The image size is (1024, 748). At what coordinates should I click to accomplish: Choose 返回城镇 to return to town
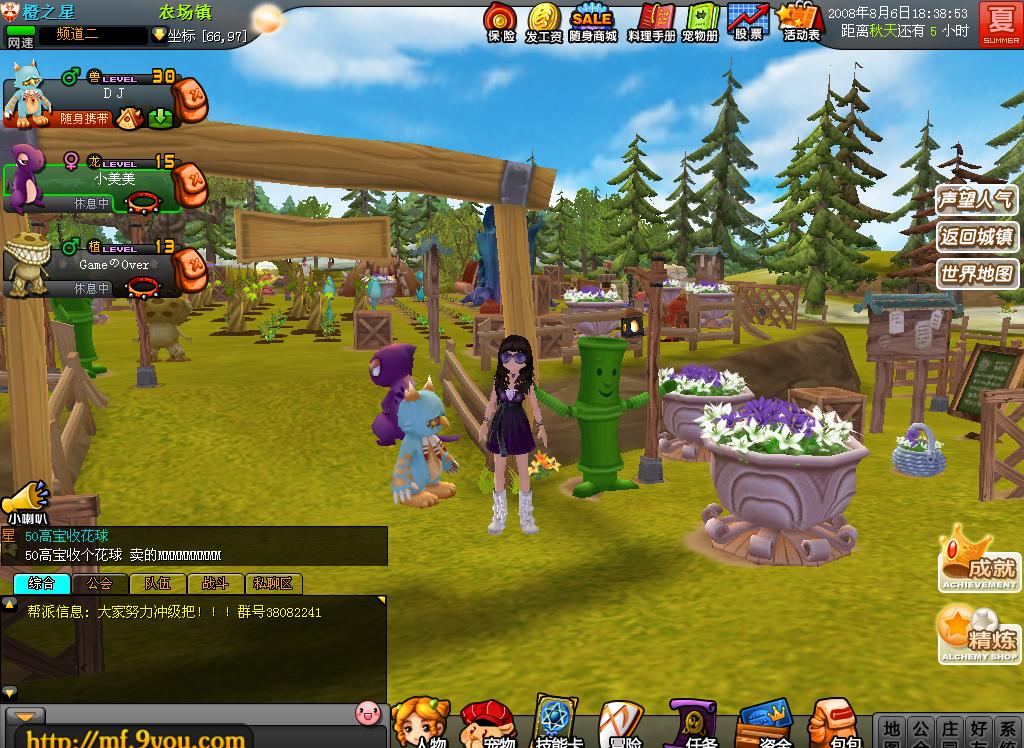click(976, 237)
